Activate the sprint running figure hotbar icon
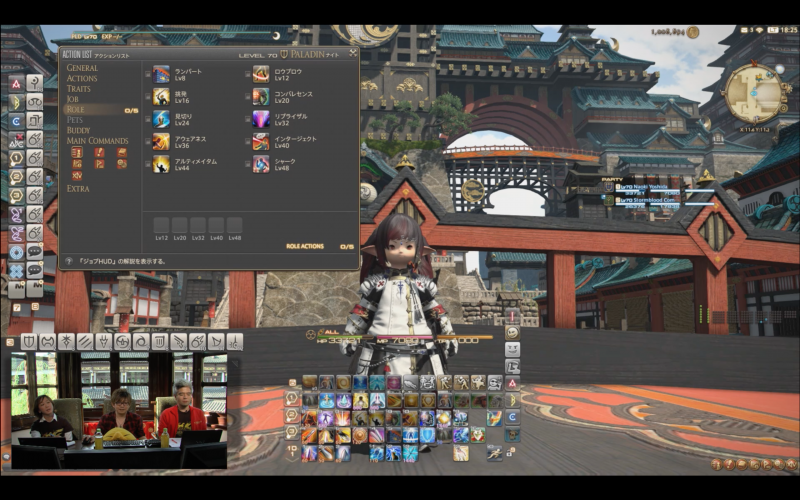This screenshot has height=500, width=800. [x=494, y=453]
